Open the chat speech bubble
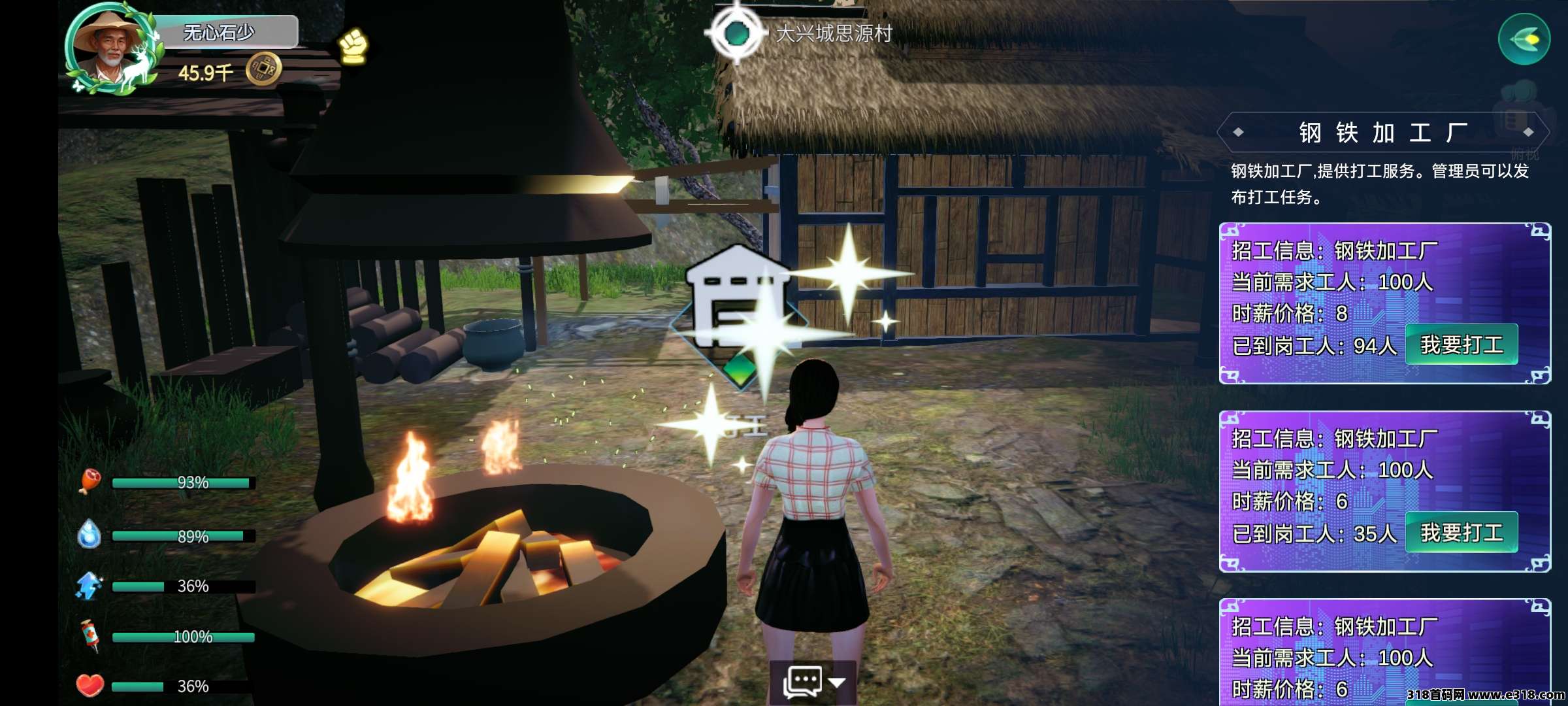This screenshot has height=706, width=1568. (x=803, y=682)
